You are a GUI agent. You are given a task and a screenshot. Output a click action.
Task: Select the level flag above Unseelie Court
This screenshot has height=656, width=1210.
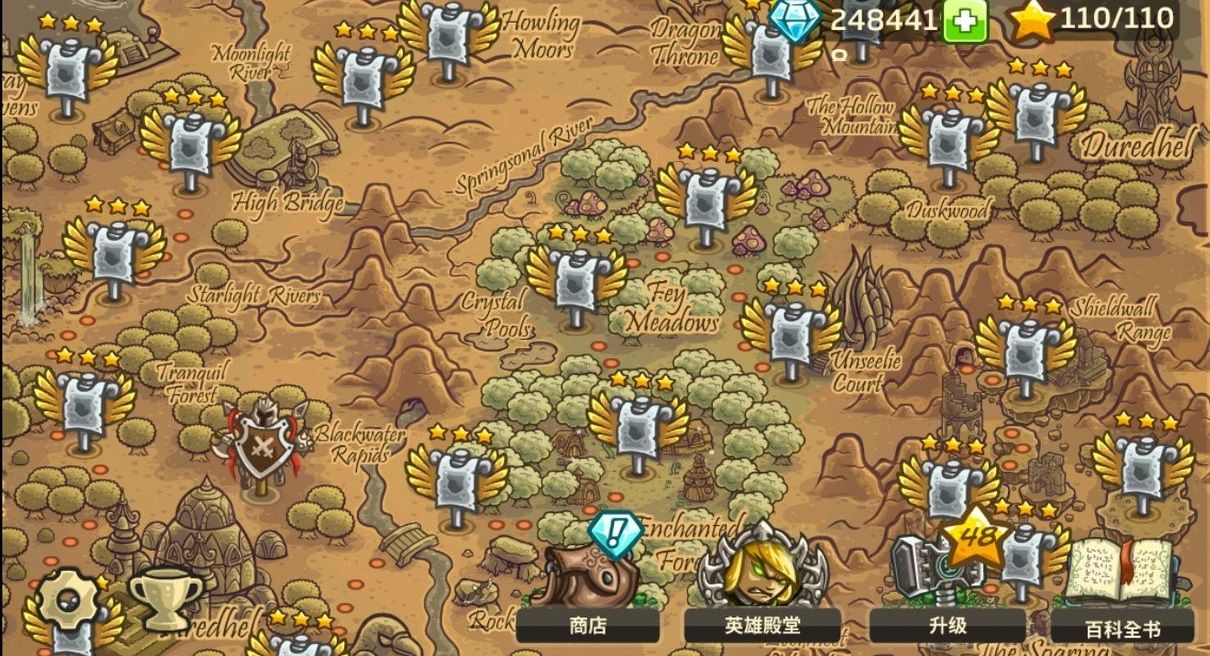tap(791, 334)
